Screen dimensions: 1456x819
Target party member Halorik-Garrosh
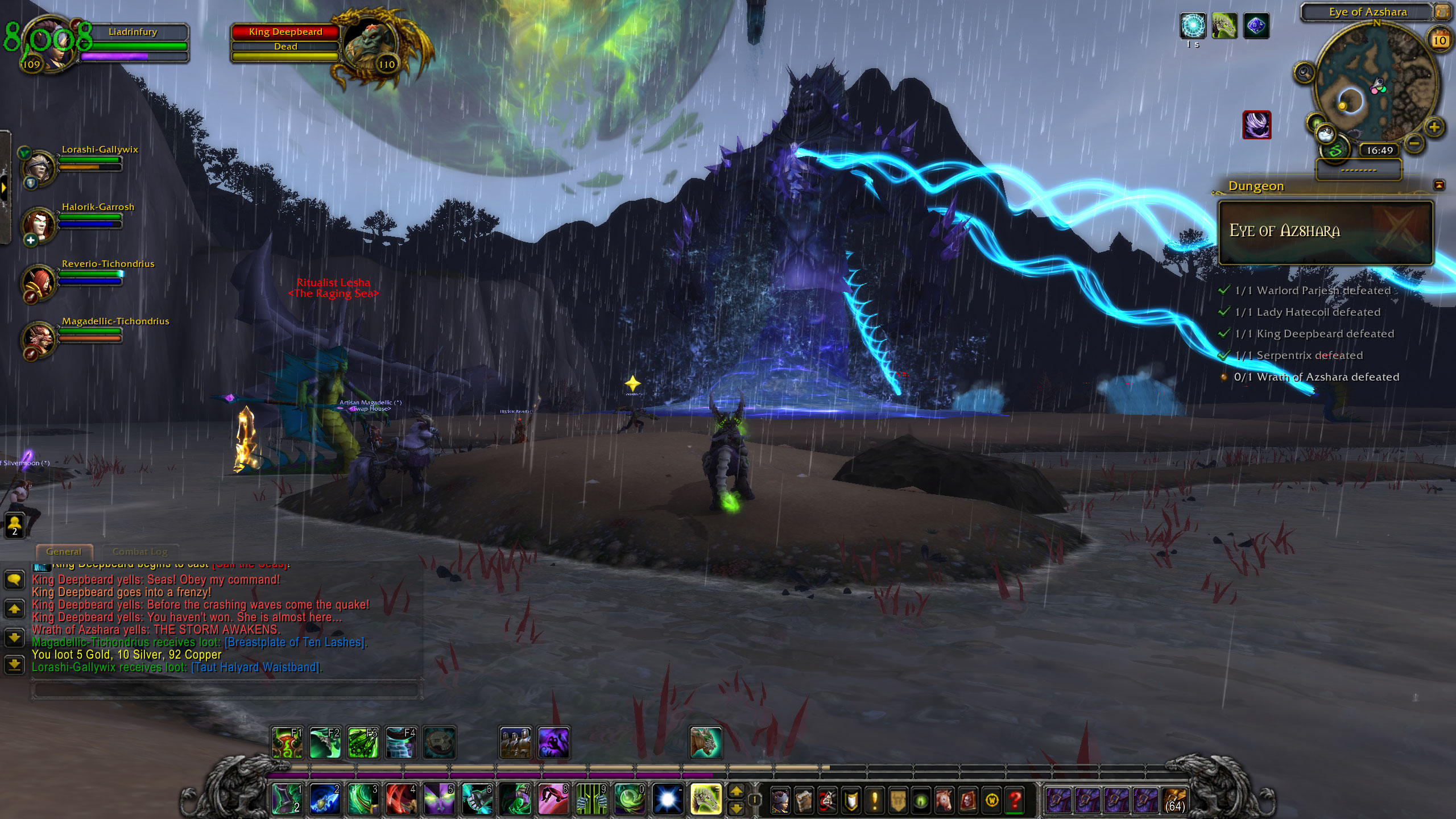39,224
